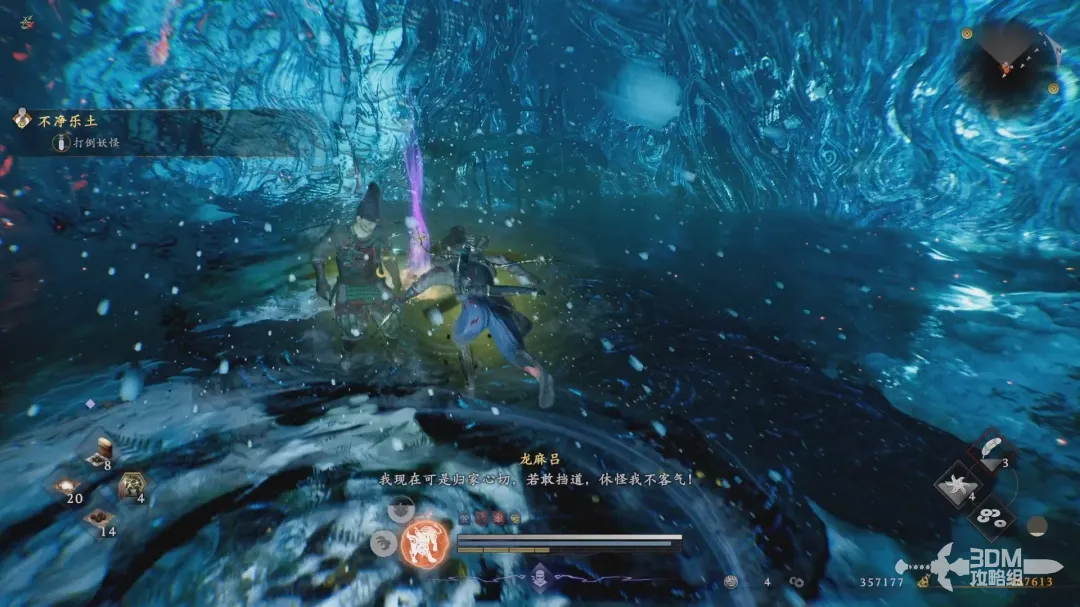Use the glowing item with count 20
Image resolution: width=1080 pixels, height=607 pixels.
click(68, 486)
